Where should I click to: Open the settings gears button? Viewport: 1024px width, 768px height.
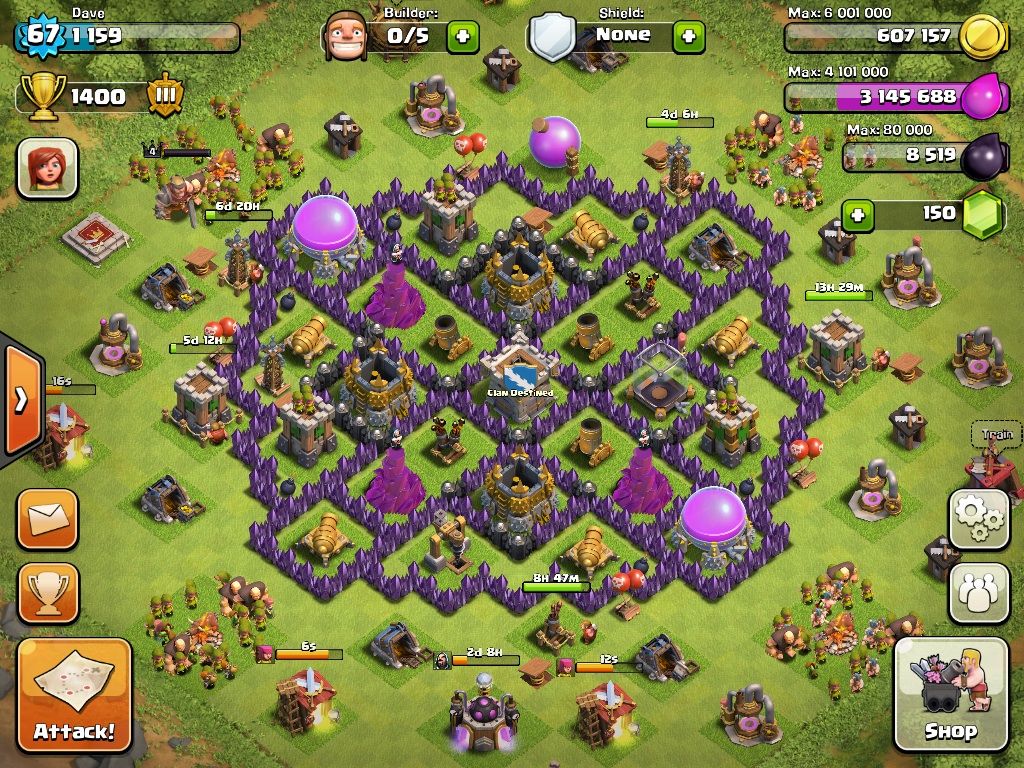coord(979,519)
